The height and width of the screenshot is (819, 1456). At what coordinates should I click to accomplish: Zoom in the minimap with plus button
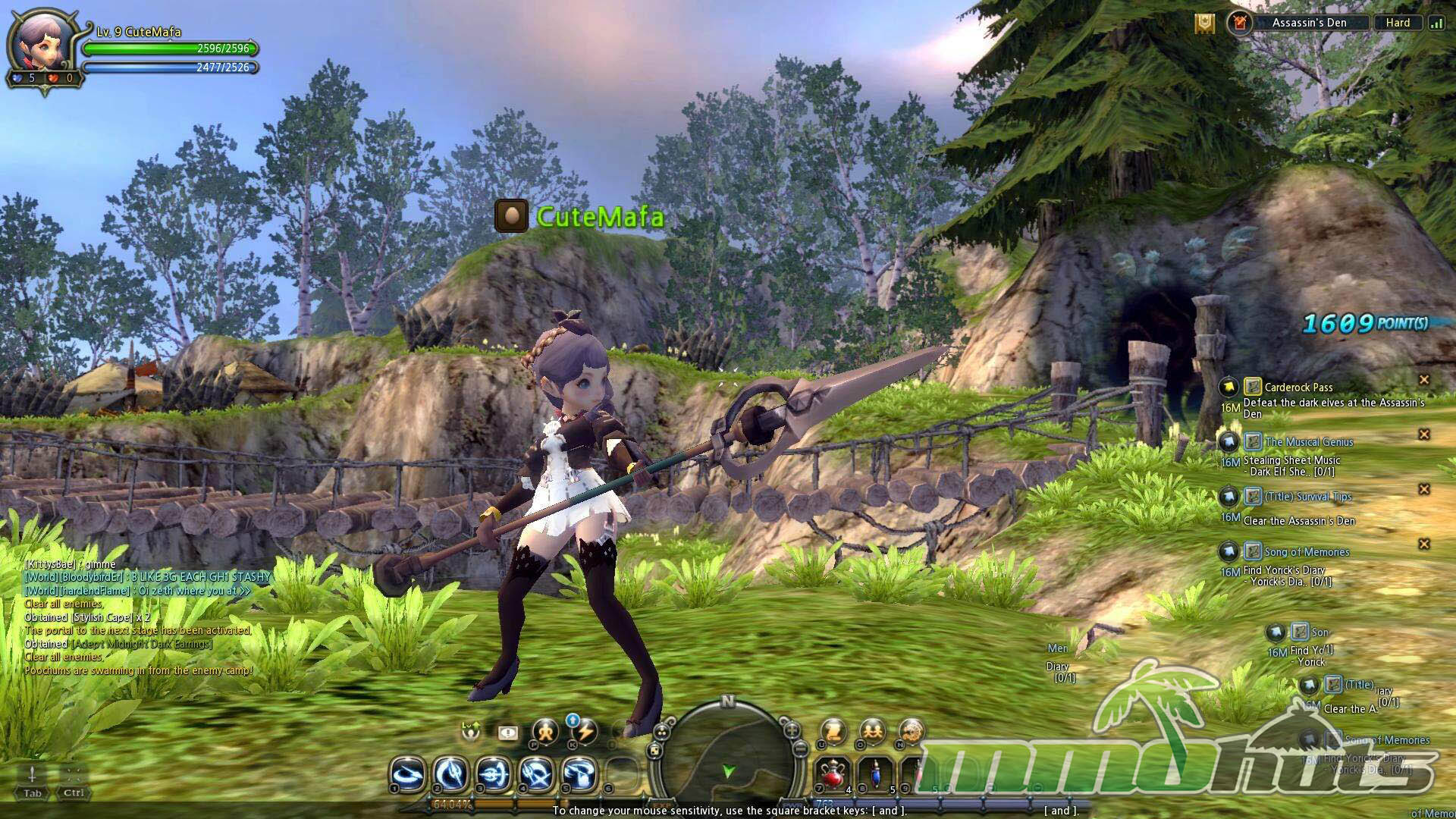click(792, 731)
